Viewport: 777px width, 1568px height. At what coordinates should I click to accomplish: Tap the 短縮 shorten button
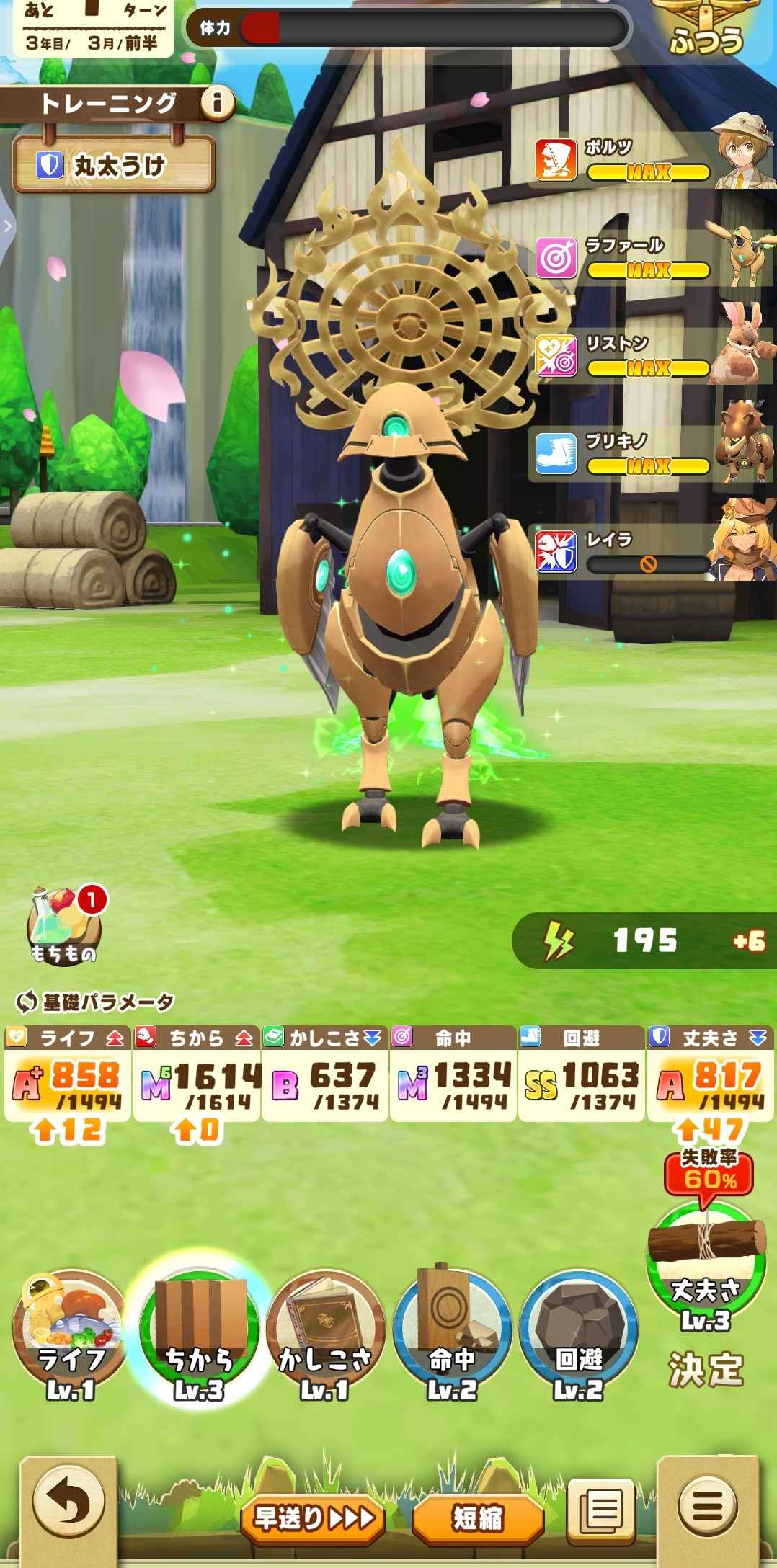[x=477, y=1518]
